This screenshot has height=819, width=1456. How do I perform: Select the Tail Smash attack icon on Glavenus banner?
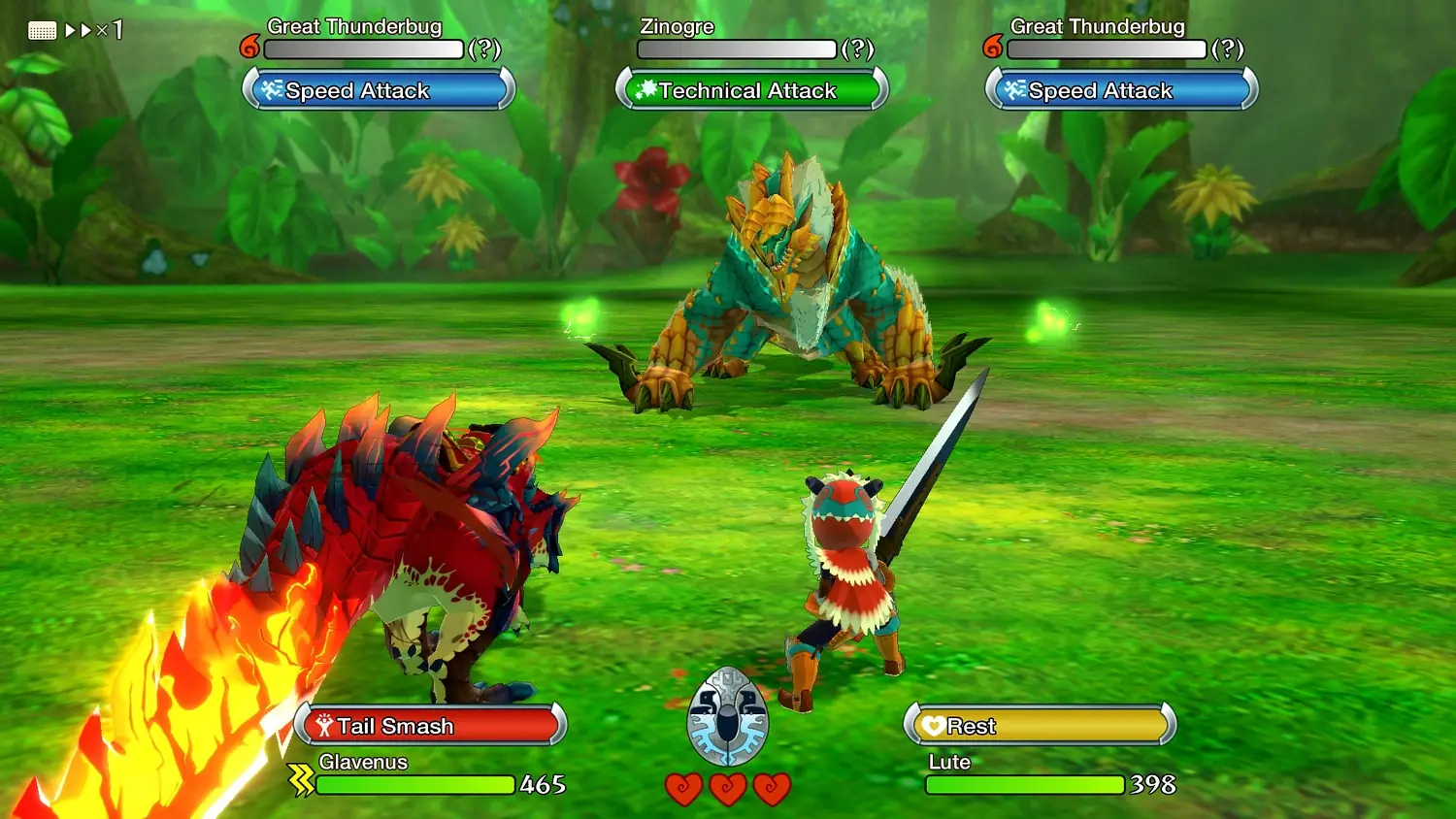pos(325,725)
